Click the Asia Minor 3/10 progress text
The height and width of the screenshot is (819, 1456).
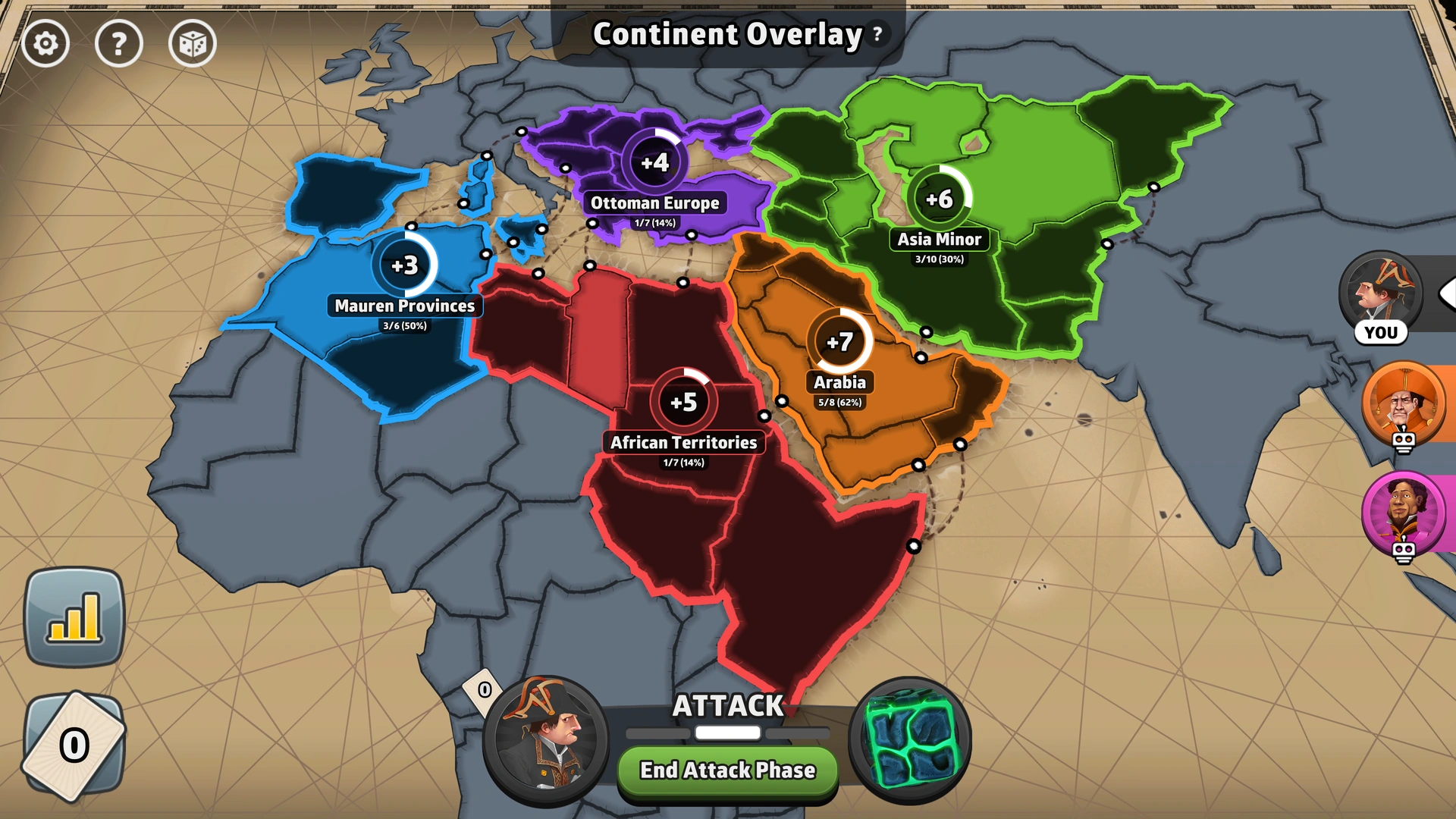940,260
